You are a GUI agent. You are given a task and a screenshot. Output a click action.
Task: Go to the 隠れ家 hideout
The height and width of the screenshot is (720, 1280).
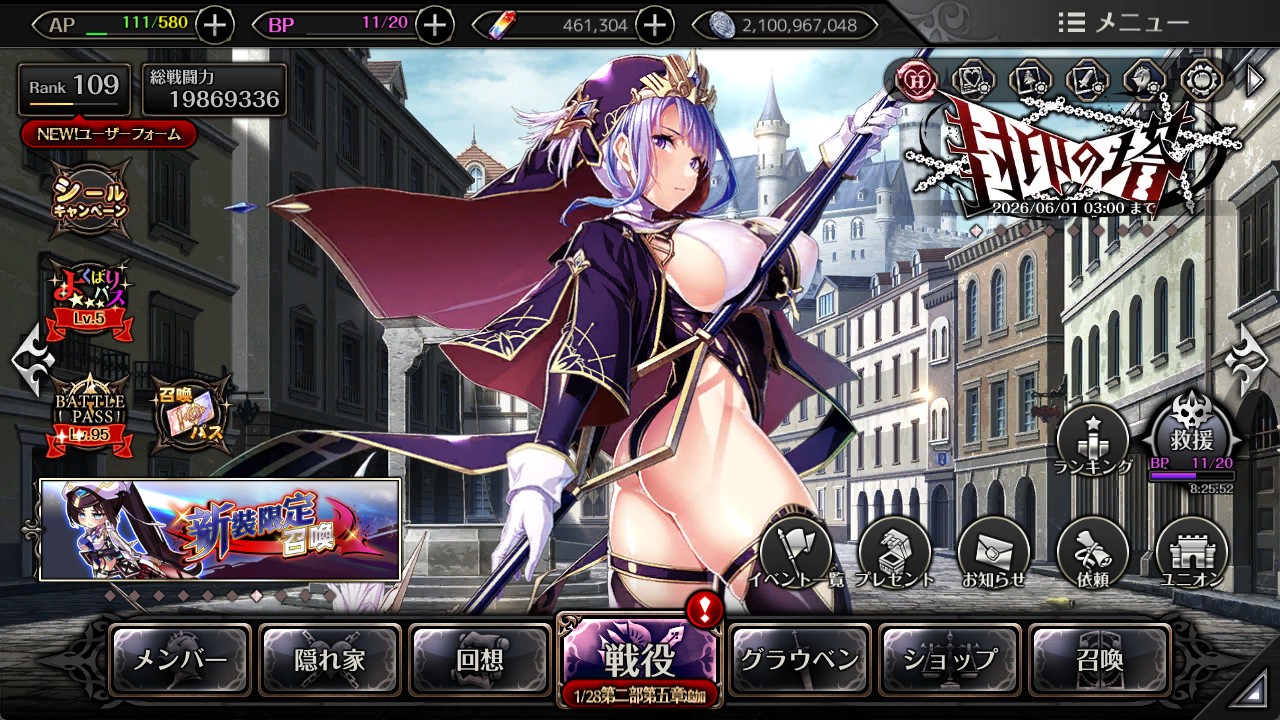[330, 660]
